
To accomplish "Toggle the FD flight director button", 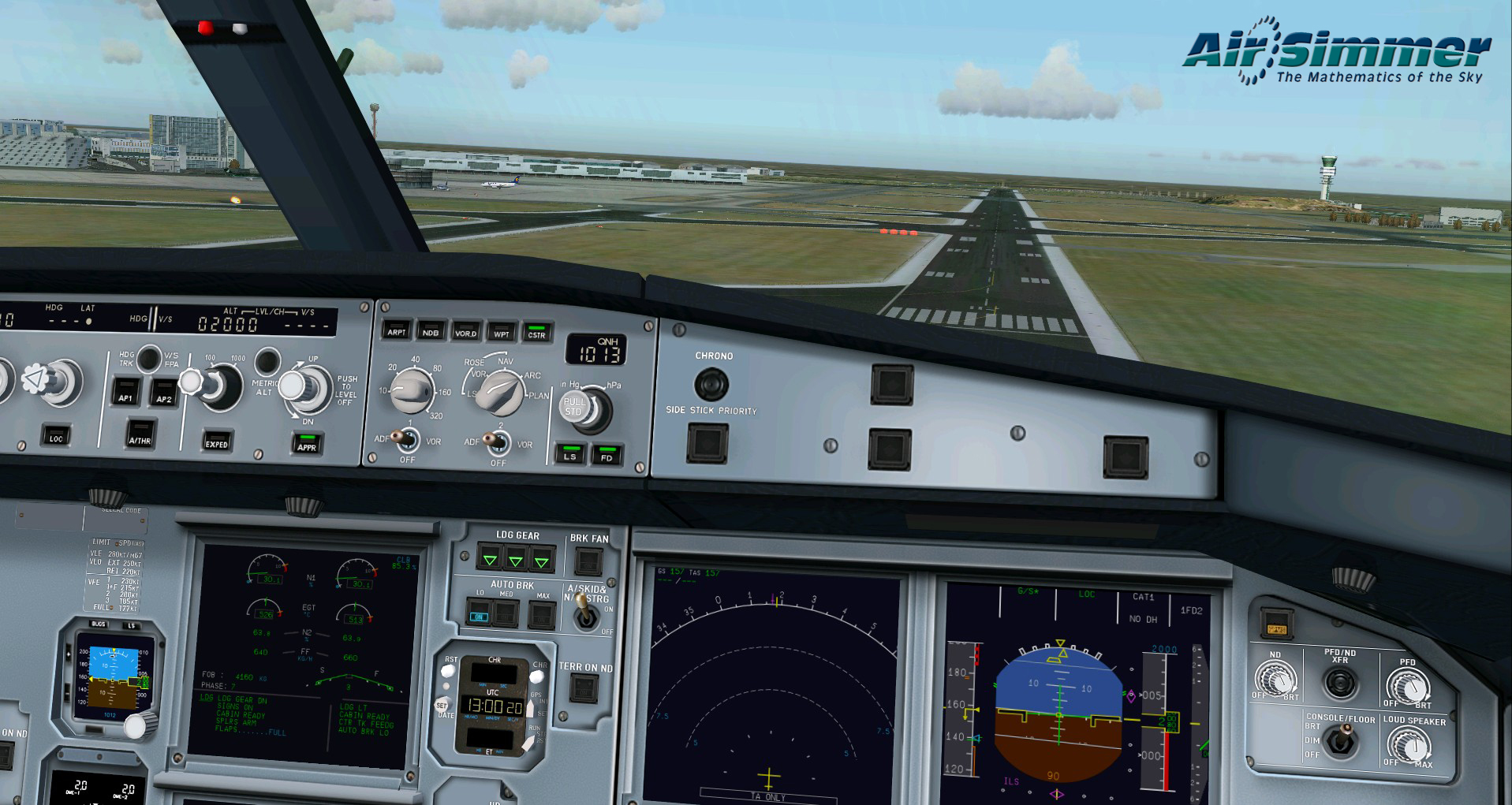I will 607,456.
